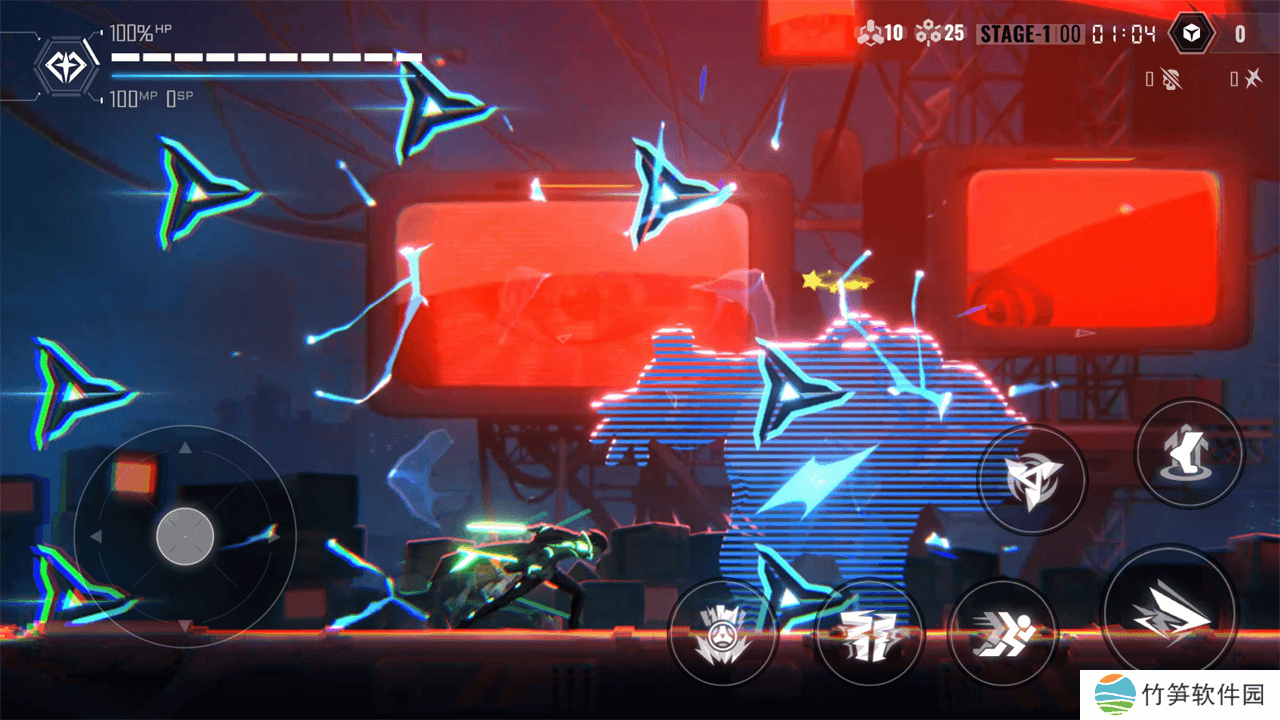The height and width of the screenshot is (720, 1280).
Task: Tap the virtual joystick thumb knob
Action: point(185,536)
